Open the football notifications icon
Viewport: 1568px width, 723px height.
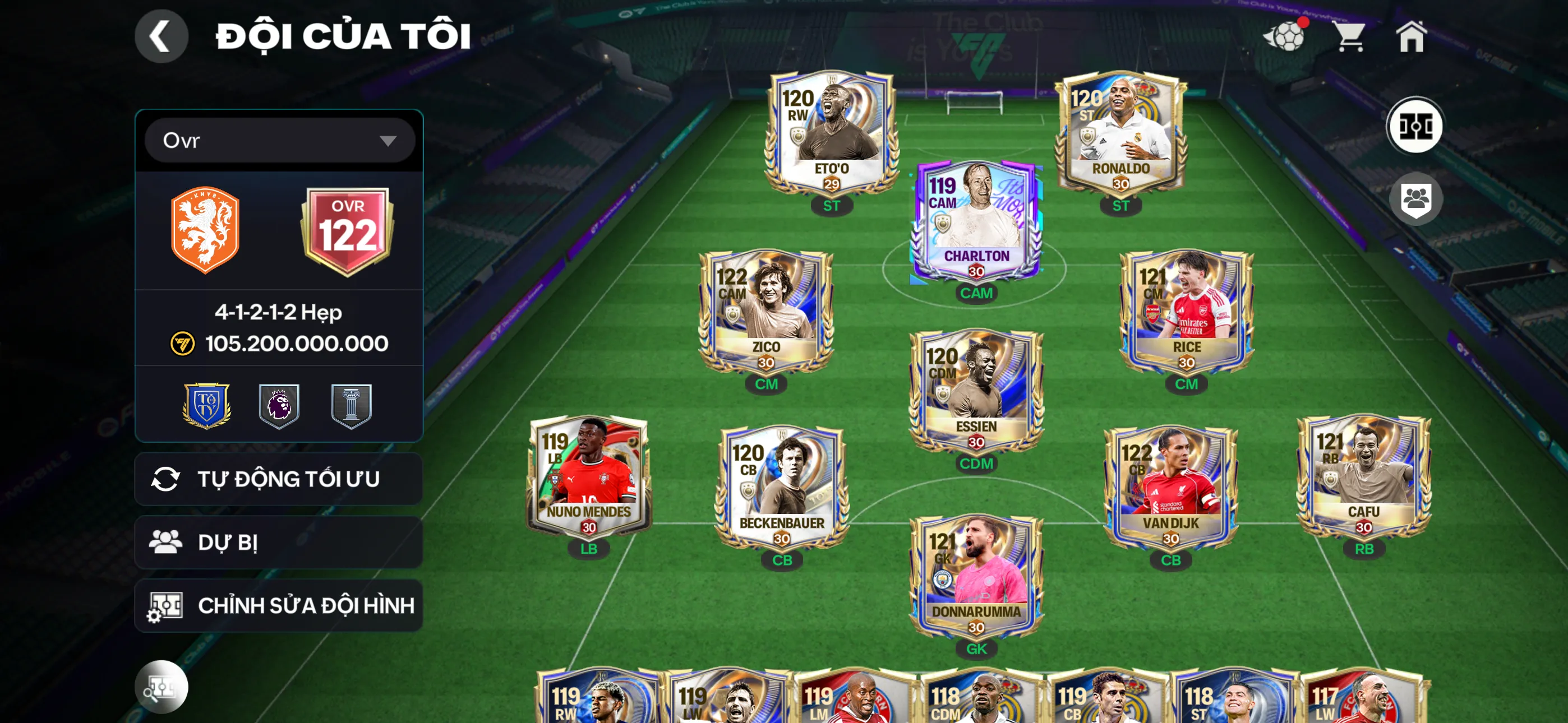tap(1285, 36)
